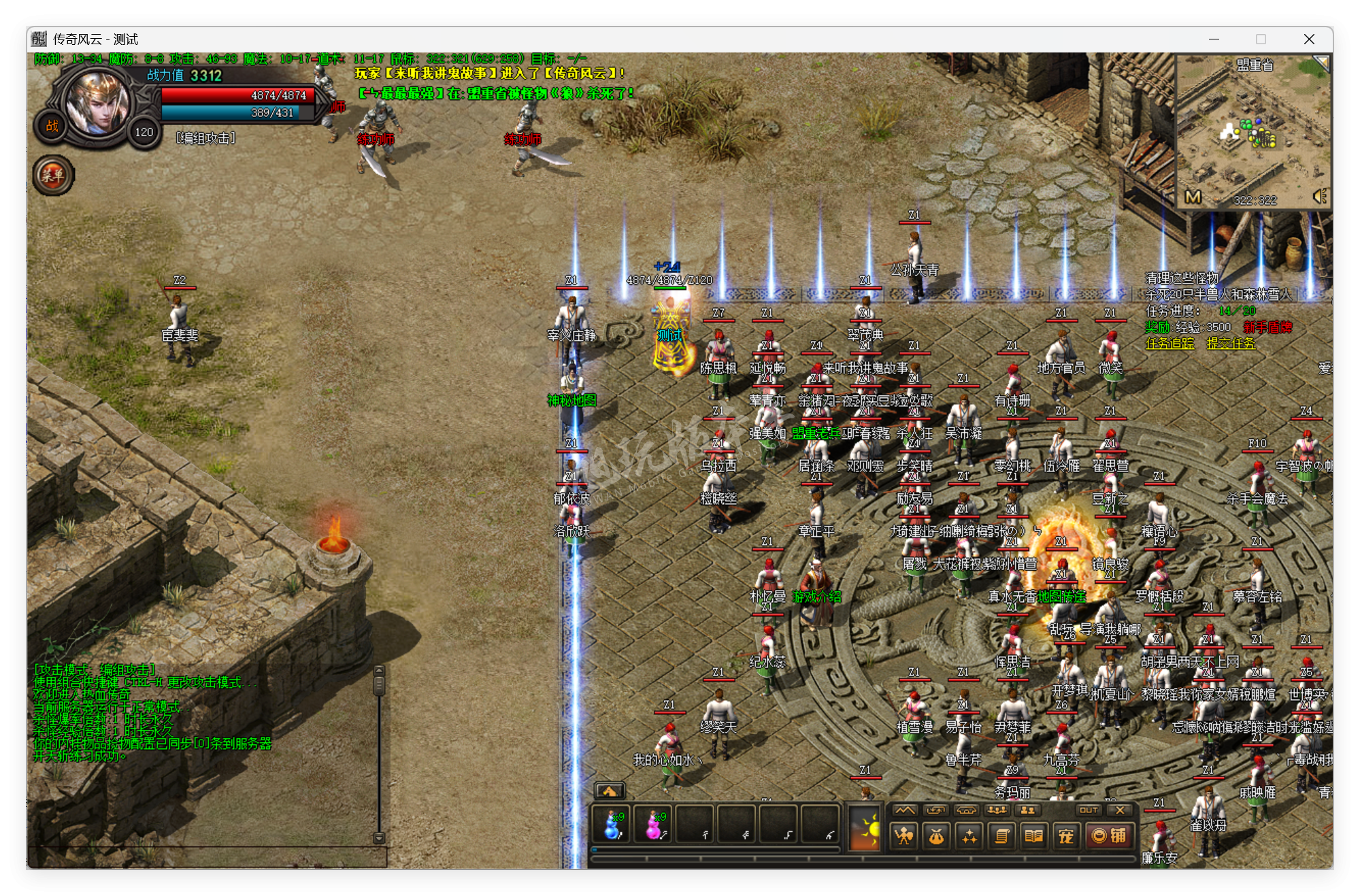
Task: Click the trade exchange icon
Action: point(936,810)
